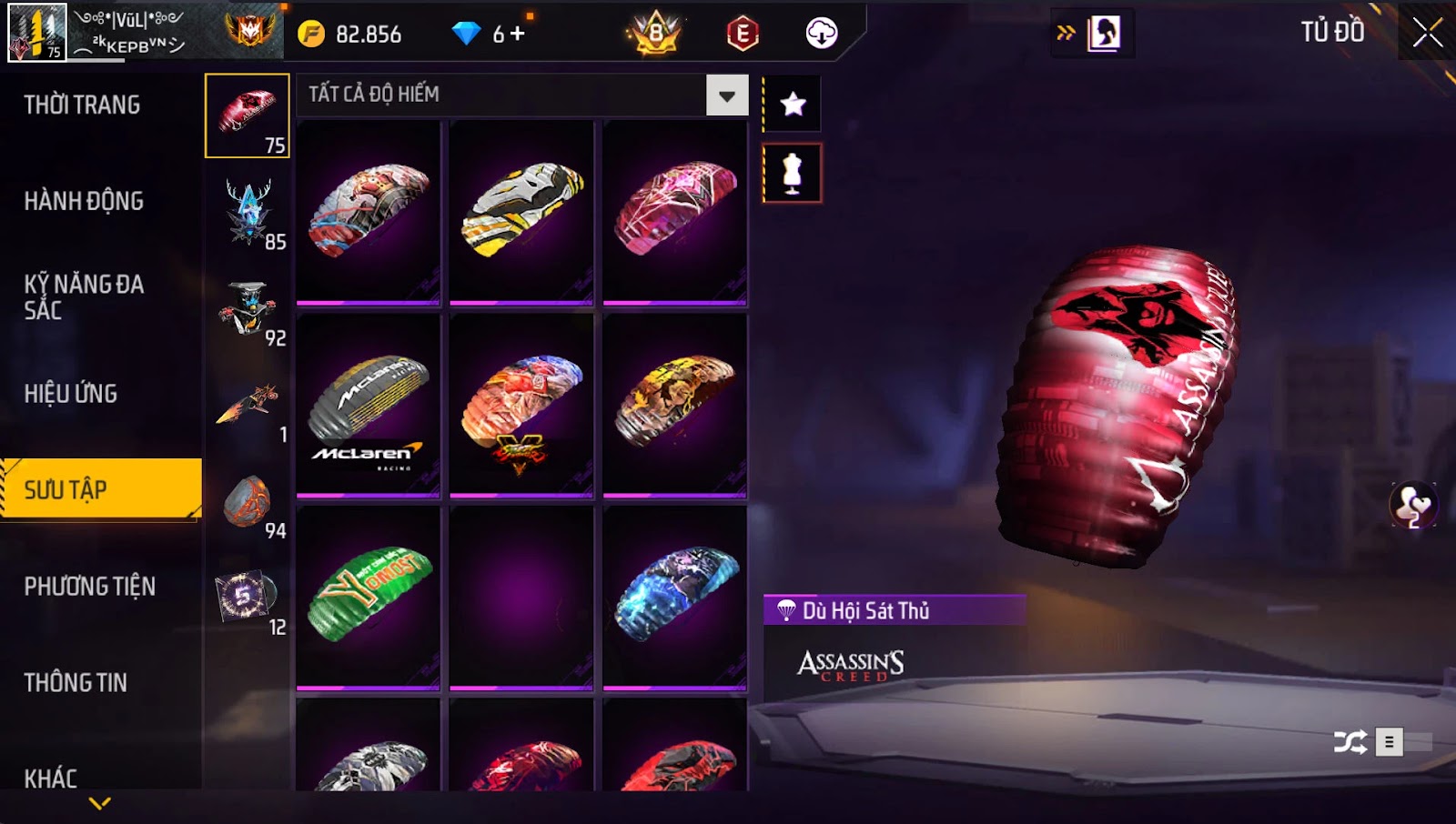Choose the Street Fighter parachute skin
The height and width of the screenshot is (824, 1456).
[x=521, y=406]
